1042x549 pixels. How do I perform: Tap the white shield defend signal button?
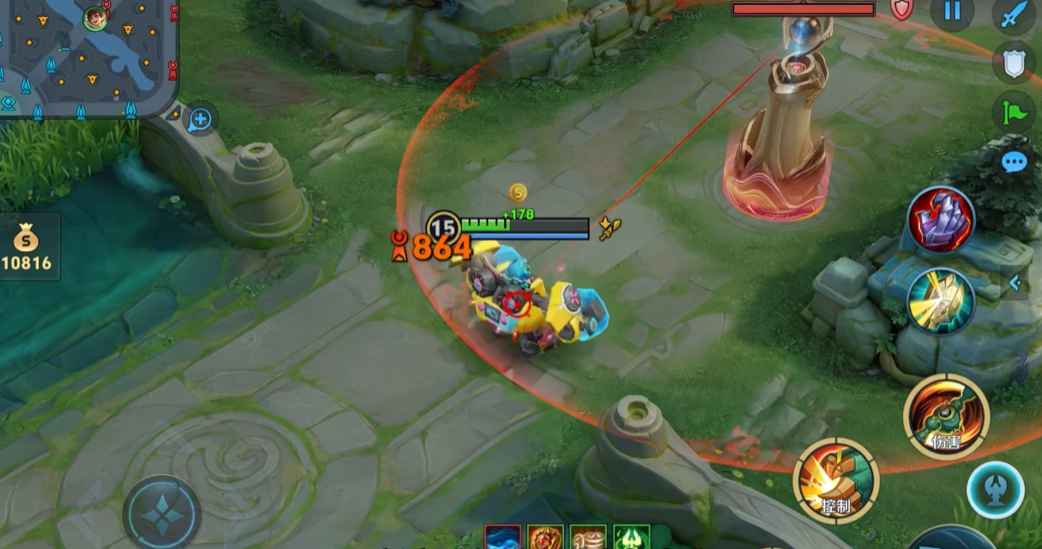[1013, 63]
